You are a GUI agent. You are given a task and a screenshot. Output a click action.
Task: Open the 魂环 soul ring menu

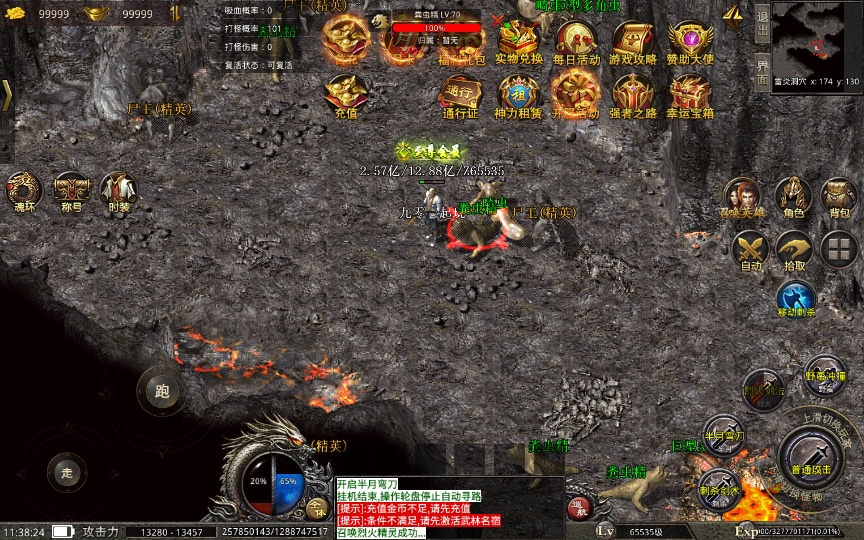(23, 188)
